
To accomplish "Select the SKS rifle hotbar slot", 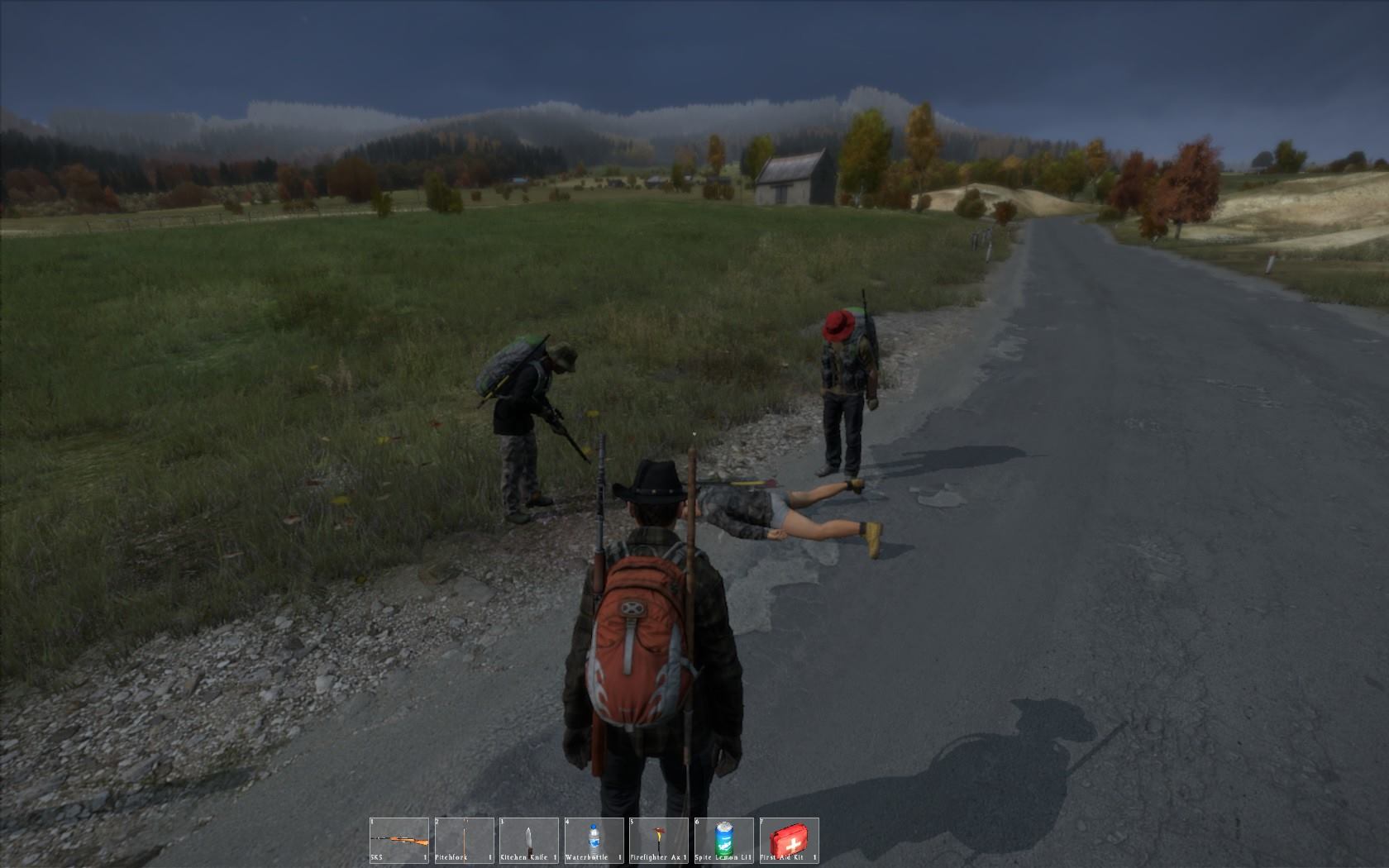I will click(399, 841).
